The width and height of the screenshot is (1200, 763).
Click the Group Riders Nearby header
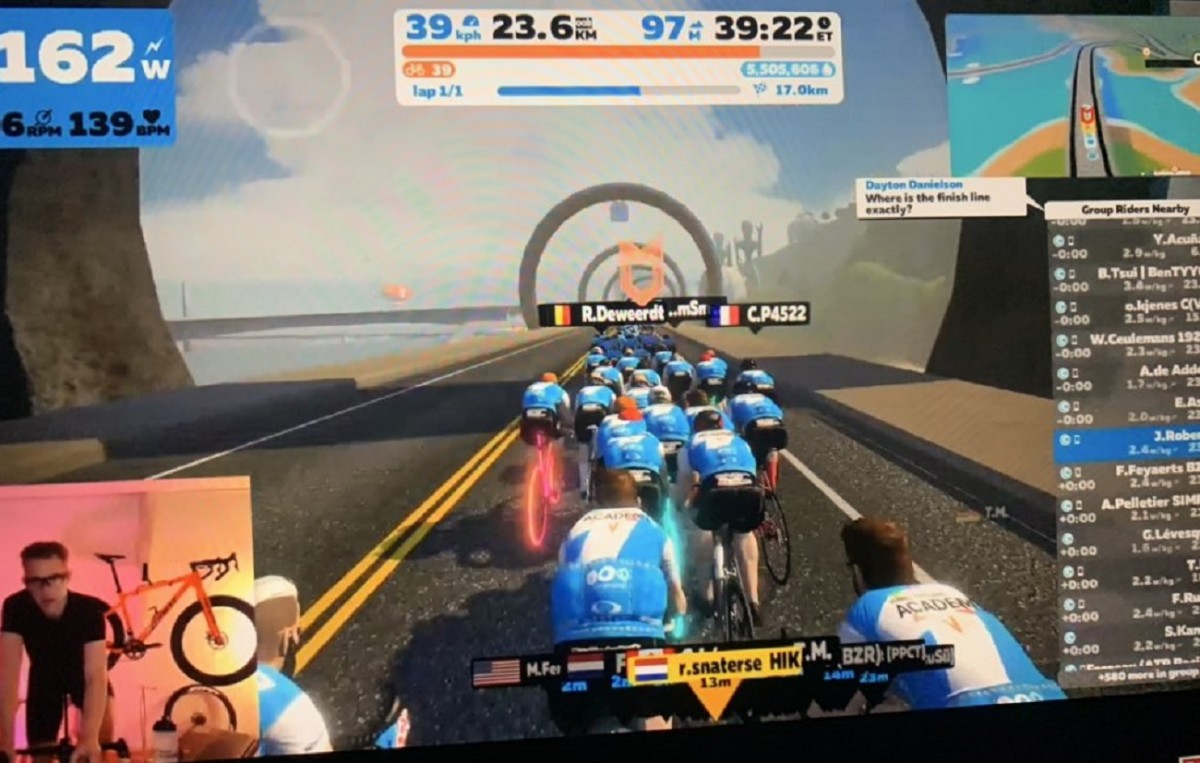coord(1121,209)
